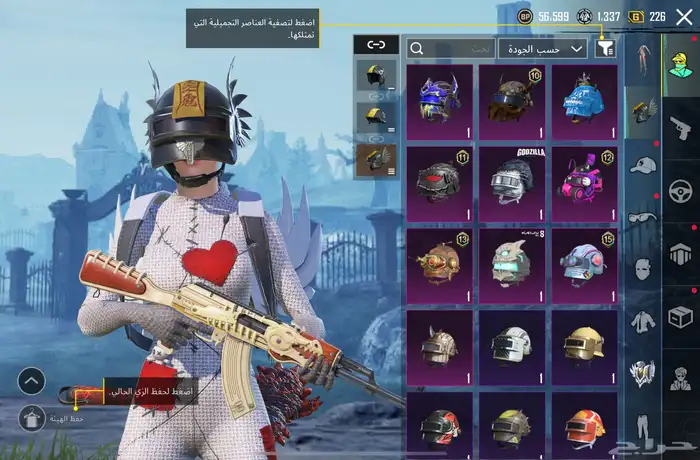
Task: Close the inventory screen with the X
Action: click(x=684, y=17)
